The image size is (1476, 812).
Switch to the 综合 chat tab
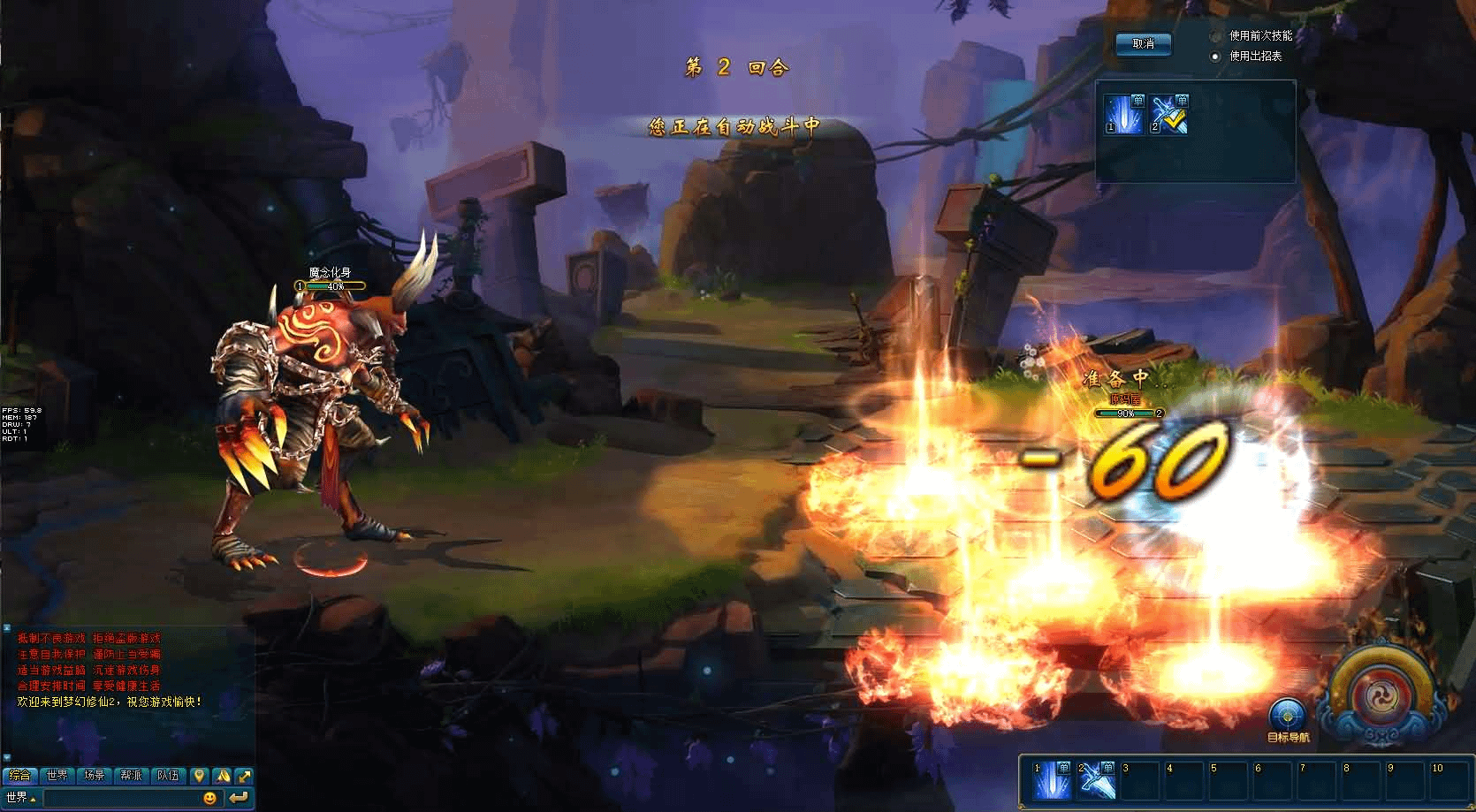[19, 776]
